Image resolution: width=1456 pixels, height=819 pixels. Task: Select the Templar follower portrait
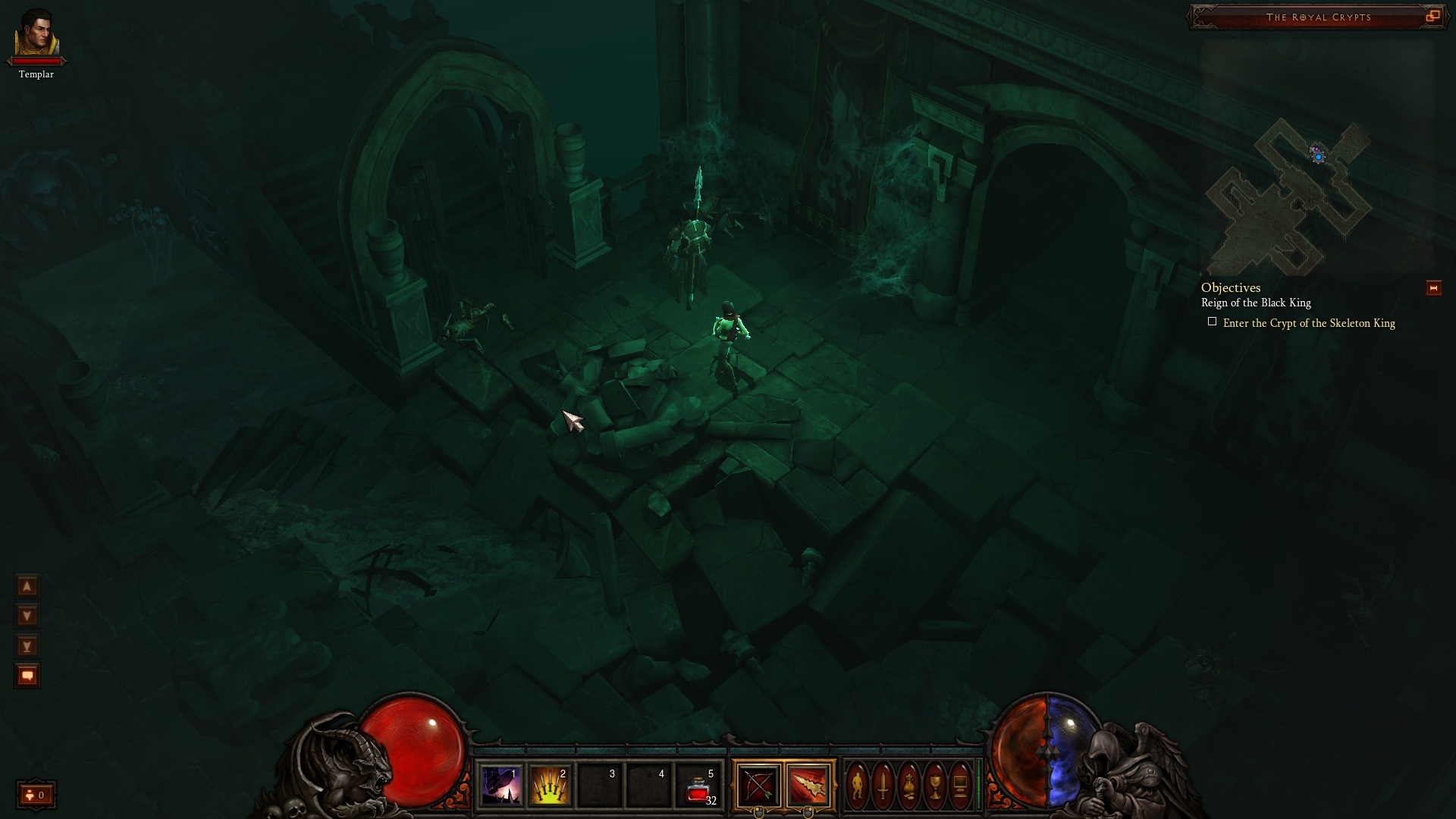coord(36,34)
